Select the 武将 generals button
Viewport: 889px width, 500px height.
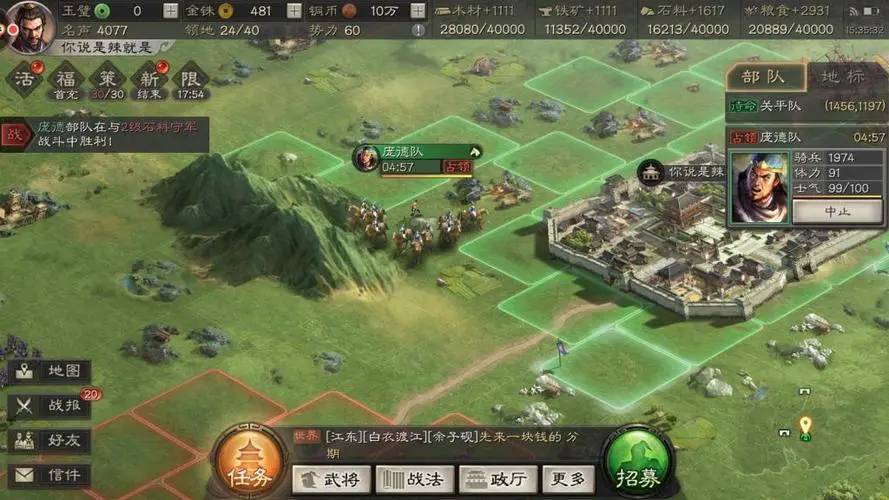pos(330,479)
